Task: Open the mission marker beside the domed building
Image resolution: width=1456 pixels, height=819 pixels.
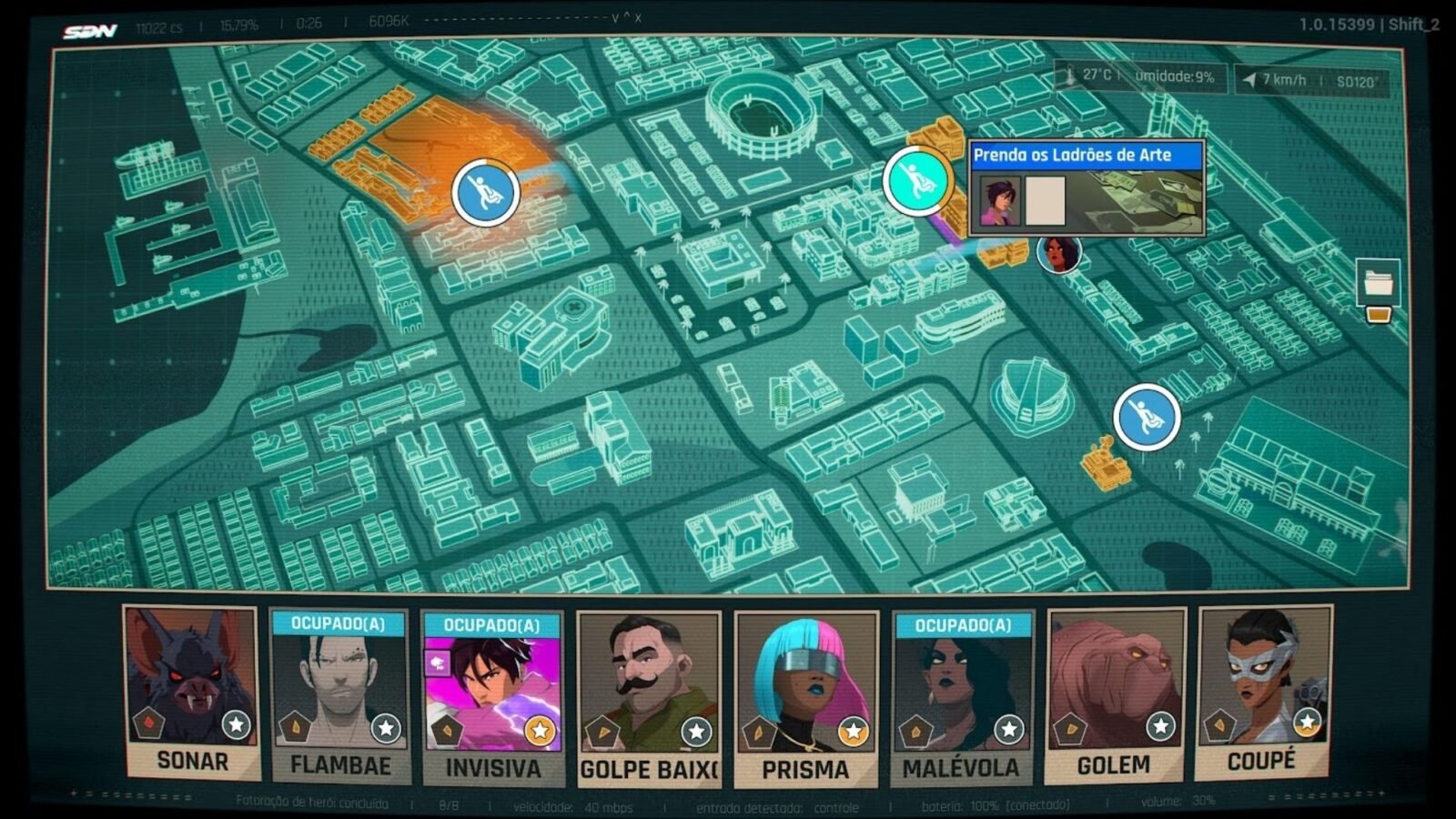Action: pos(1147,417)
